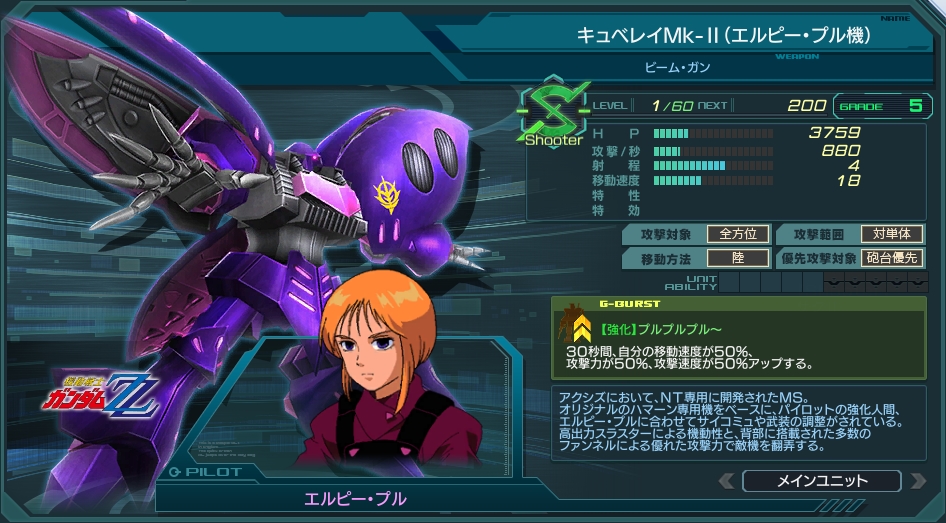Open the G-Burst プルプルプル〜 skill panel
Image resolution: width=946 pixels, height=523 pixels.
[x=739, y=337]
